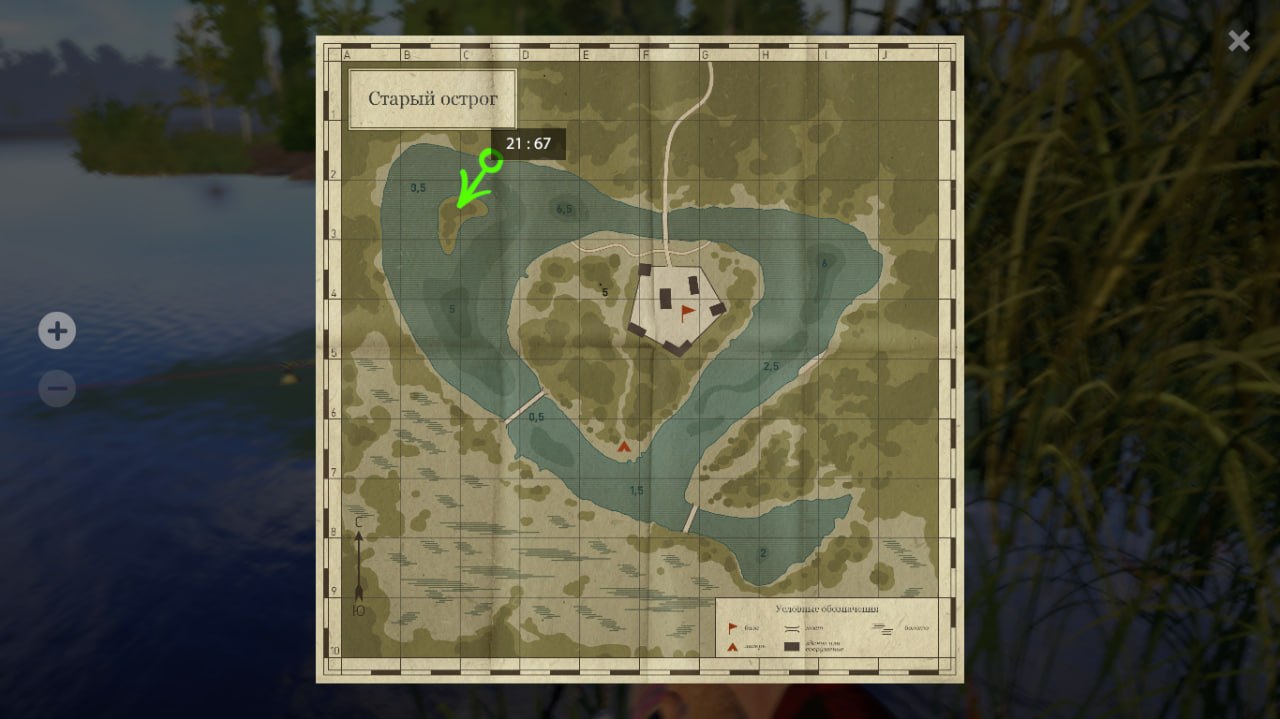Zoom out the map with minus button
Screen dimensions: 1280x719
point(57,388)
